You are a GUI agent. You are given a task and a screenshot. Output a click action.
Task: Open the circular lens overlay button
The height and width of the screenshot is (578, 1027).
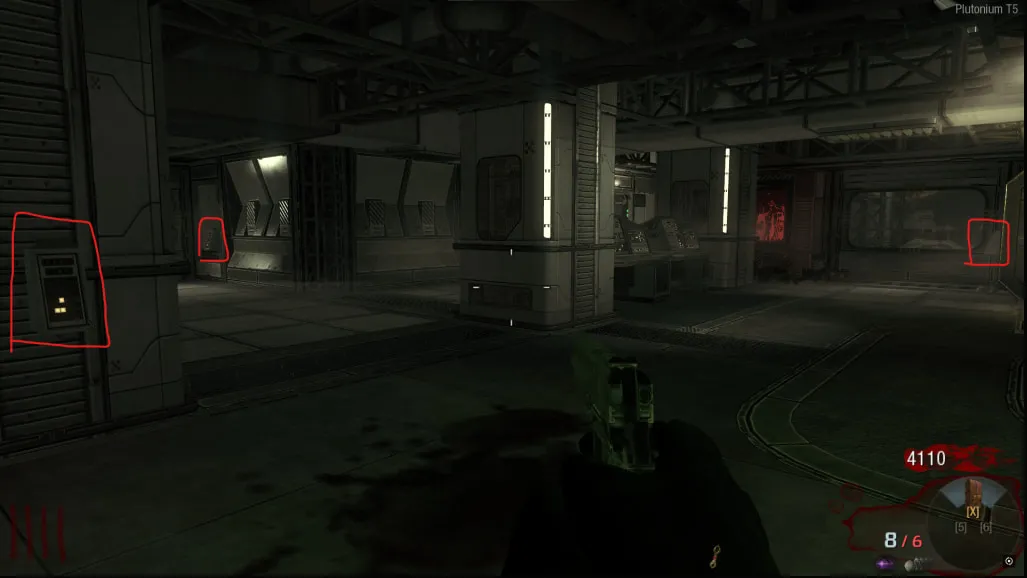[x=1009, y=562]
